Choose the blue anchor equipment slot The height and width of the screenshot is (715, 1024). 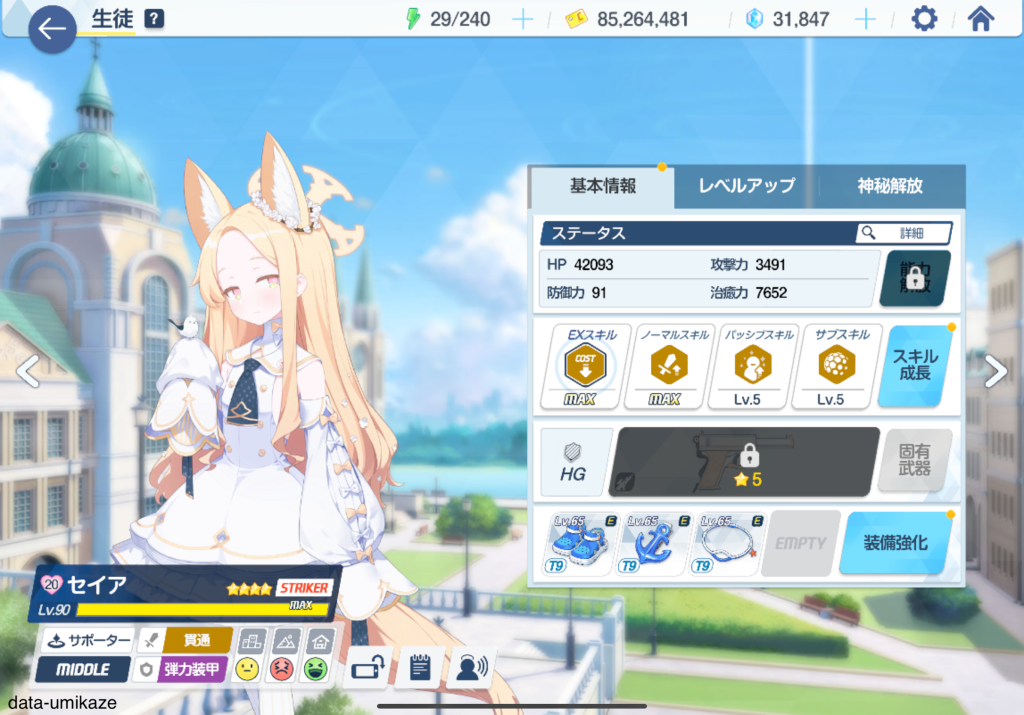657,544
